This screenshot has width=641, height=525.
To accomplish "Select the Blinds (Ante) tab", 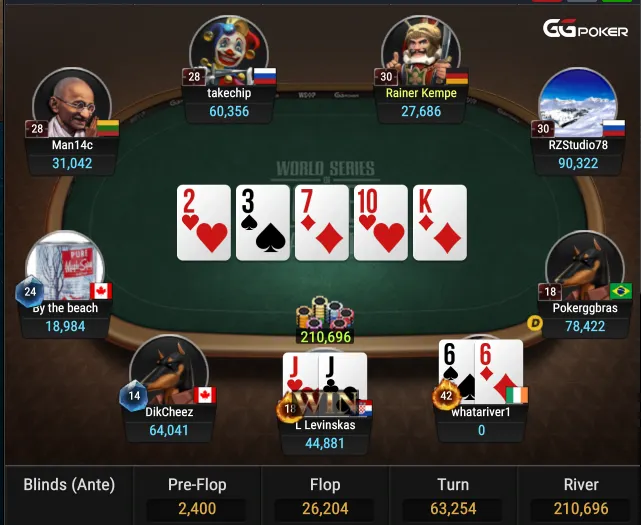I will 69,486.
